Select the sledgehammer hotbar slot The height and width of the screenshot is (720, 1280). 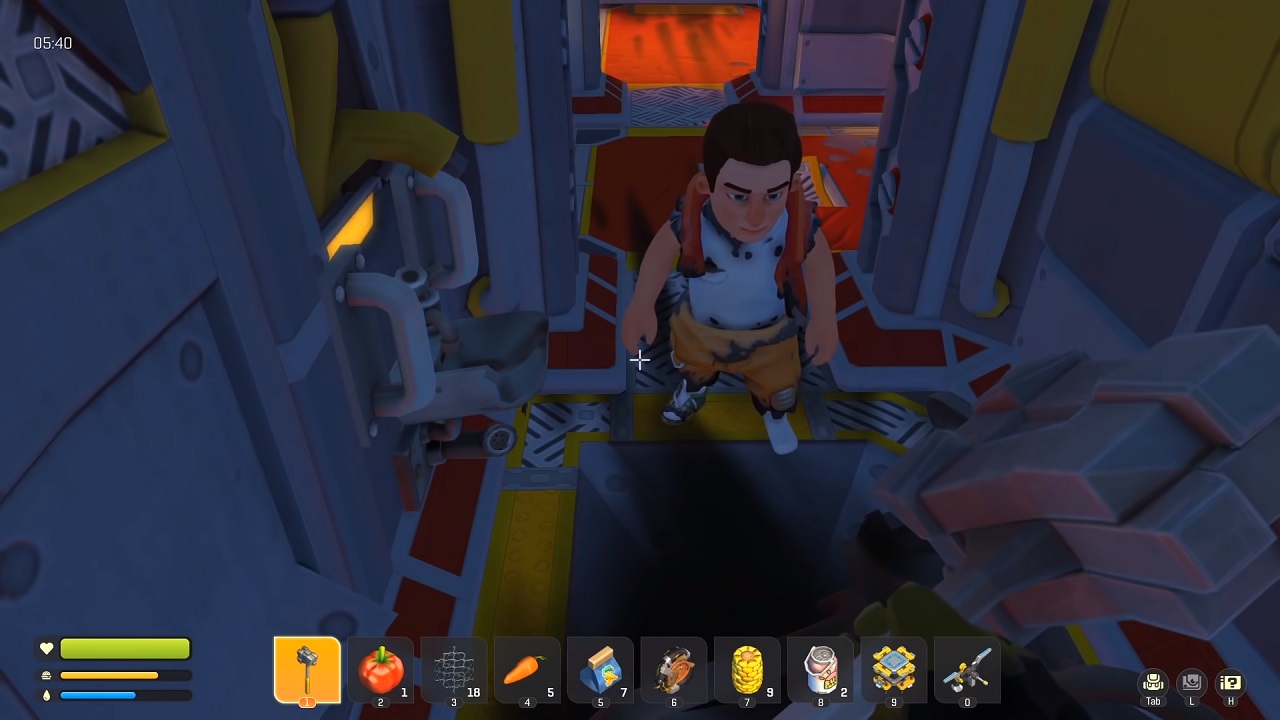[307, 670]
